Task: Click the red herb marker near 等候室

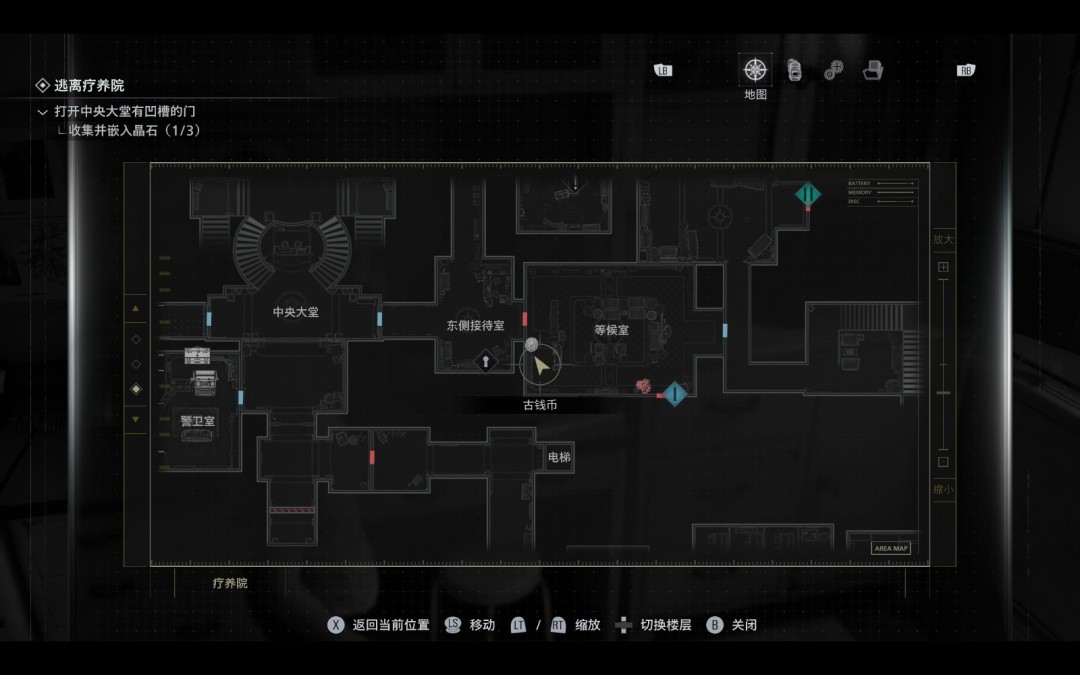Action: 645,386
